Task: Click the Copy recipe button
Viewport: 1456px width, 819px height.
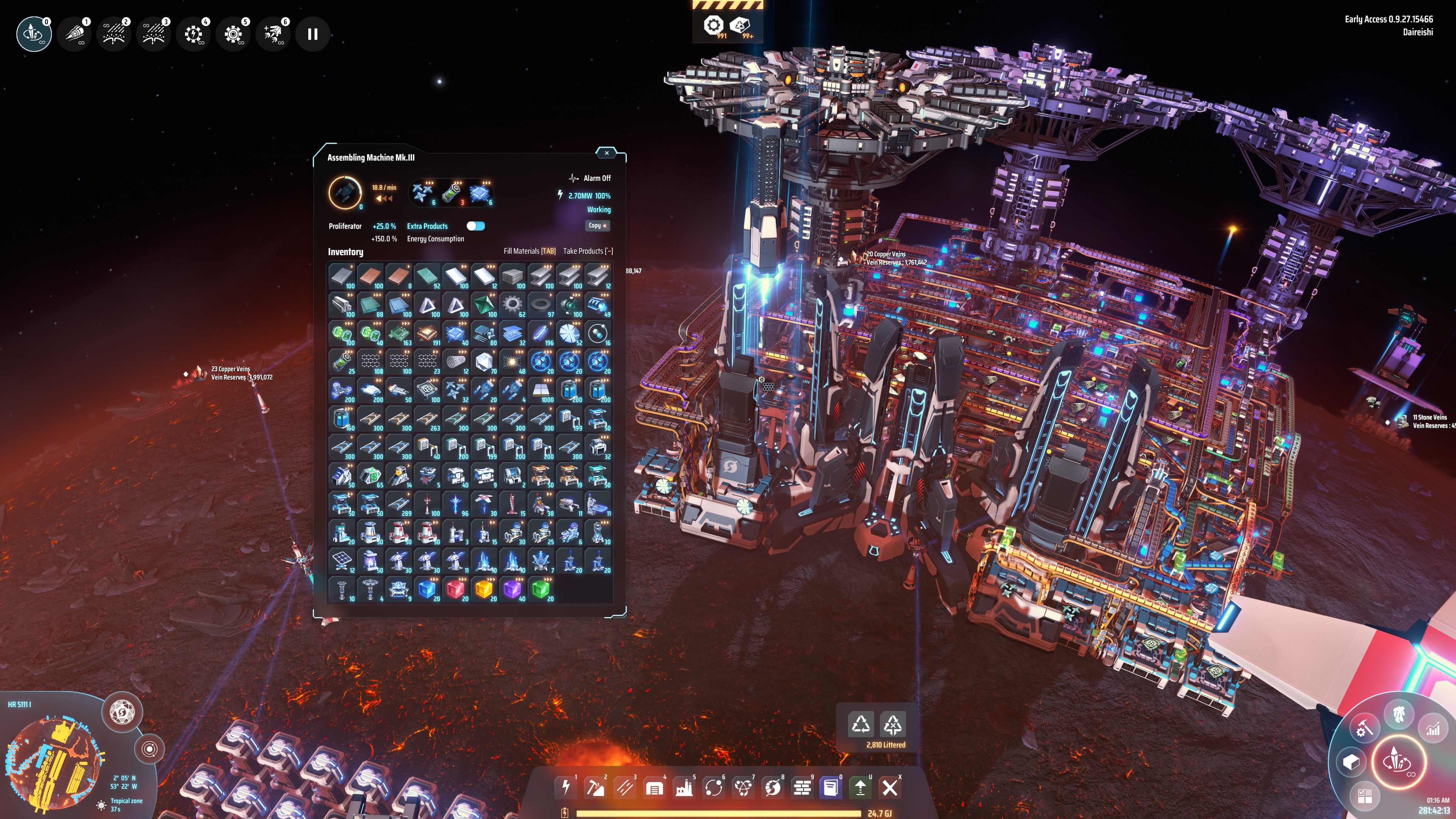Action: pyautogui.click(x=597, y=226)
